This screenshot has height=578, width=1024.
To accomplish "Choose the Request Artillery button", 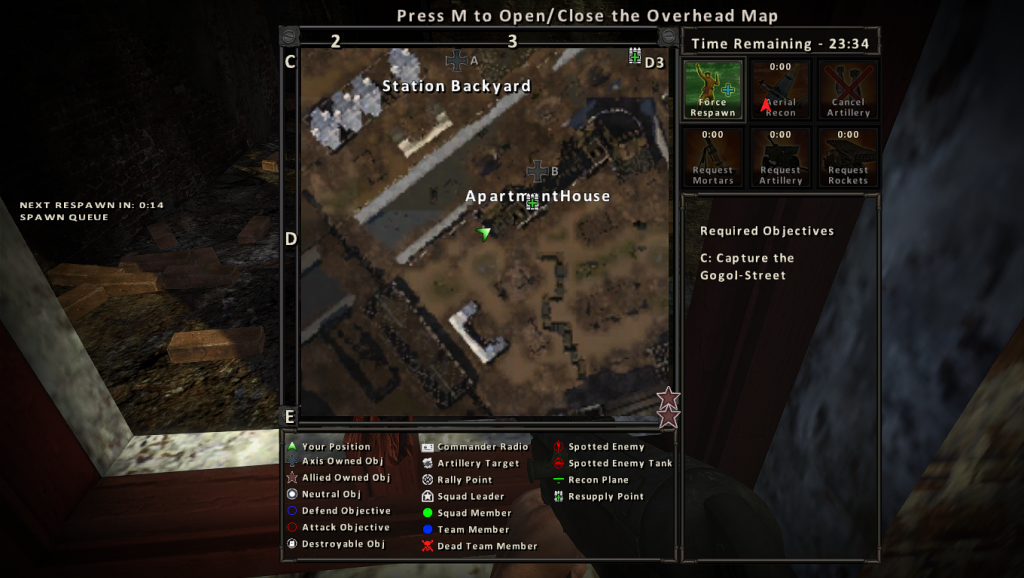I will pyautogui.click(x=780, y=157).
